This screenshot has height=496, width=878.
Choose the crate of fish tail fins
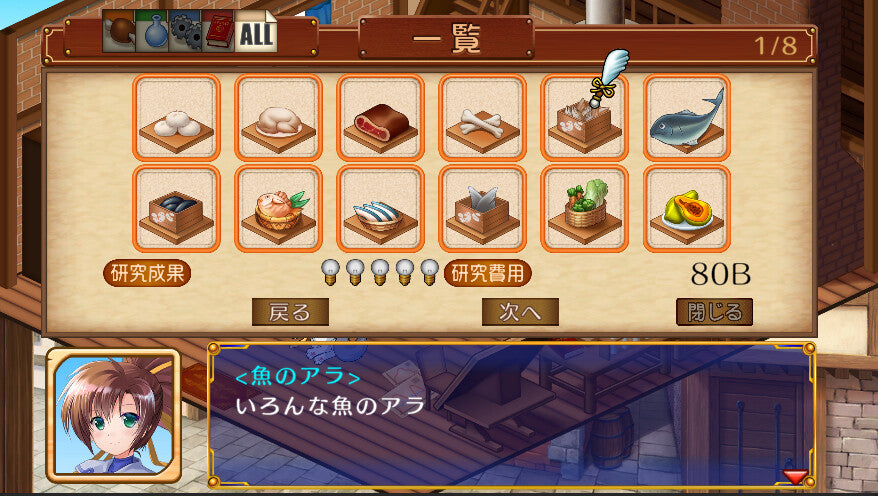(483, 208)
